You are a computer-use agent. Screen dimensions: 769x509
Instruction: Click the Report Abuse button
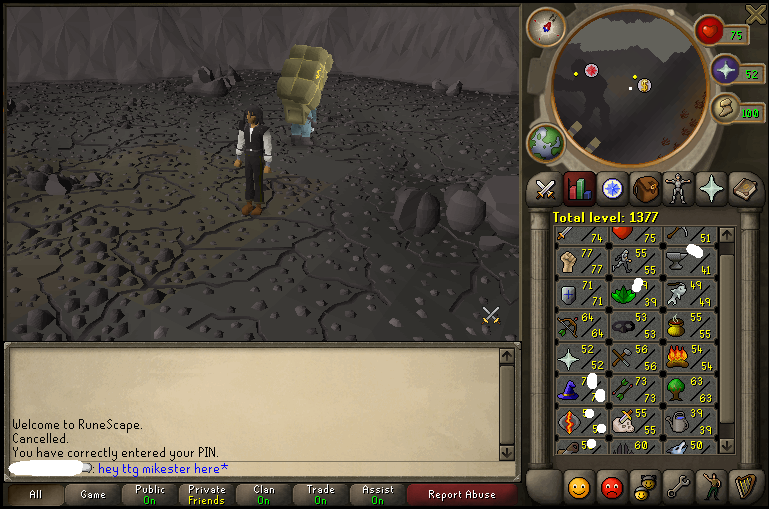(459, 494)
